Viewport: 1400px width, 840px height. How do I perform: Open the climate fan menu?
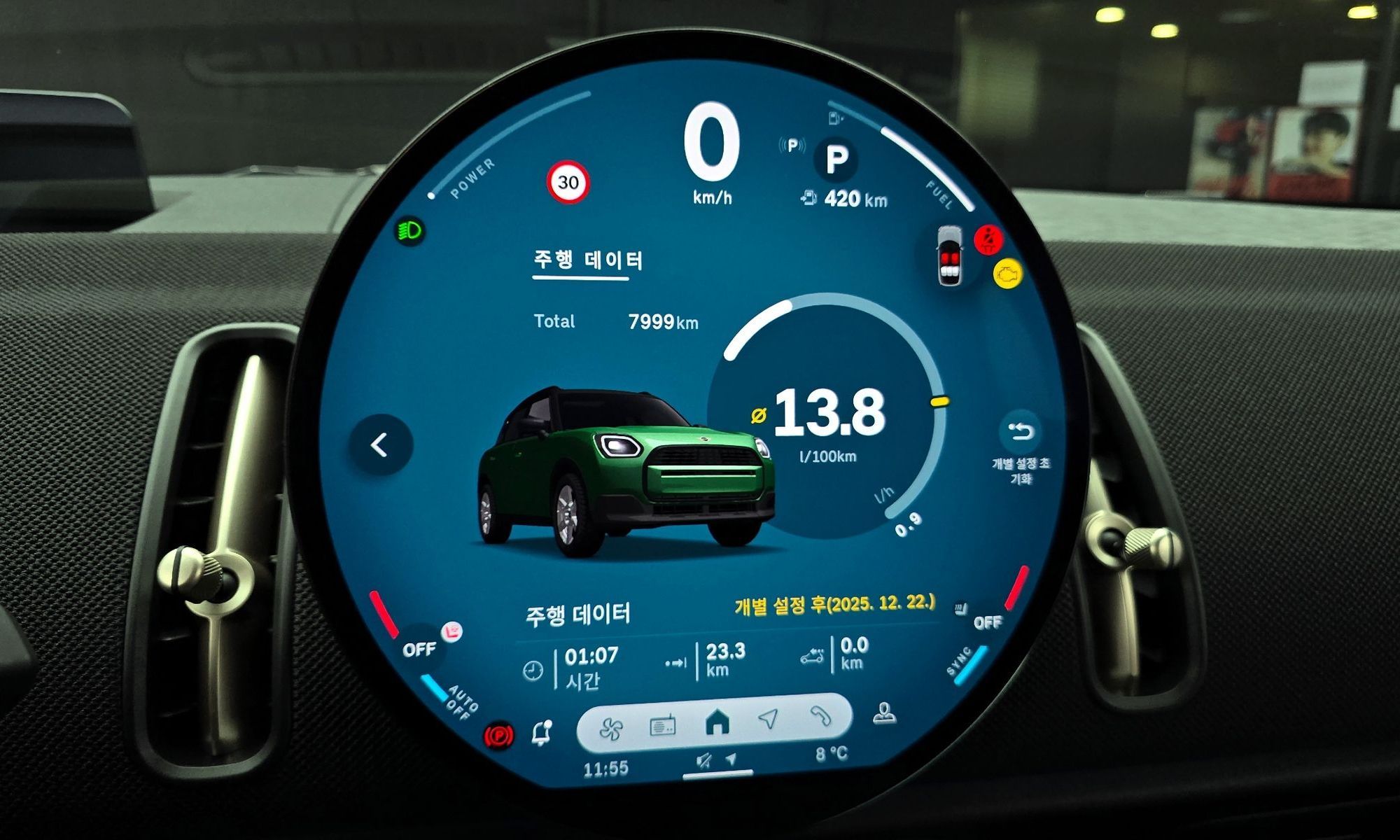tap(611, 729)
